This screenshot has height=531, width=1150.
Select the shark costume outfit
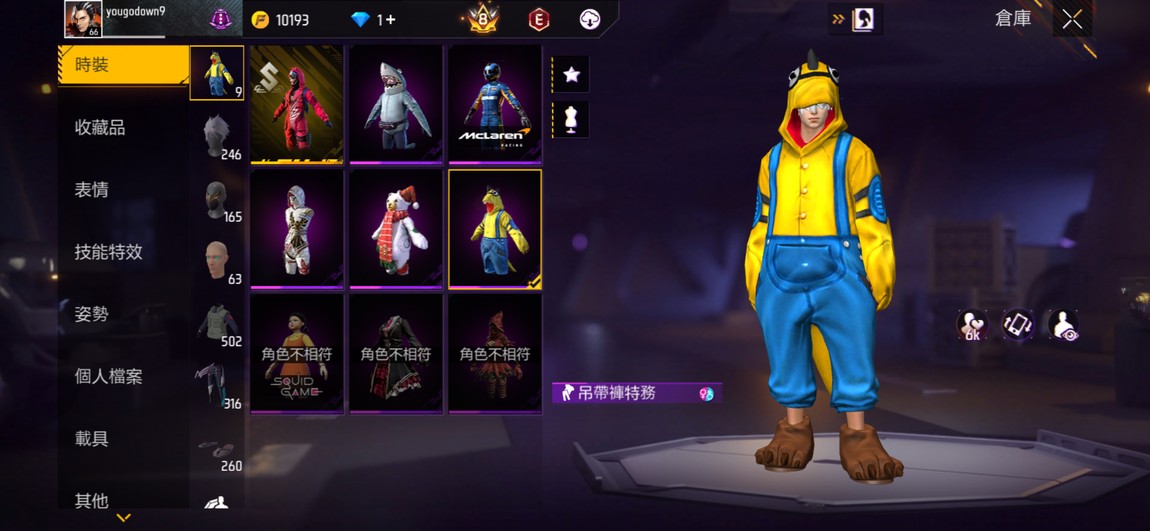(x=396, y=104)
